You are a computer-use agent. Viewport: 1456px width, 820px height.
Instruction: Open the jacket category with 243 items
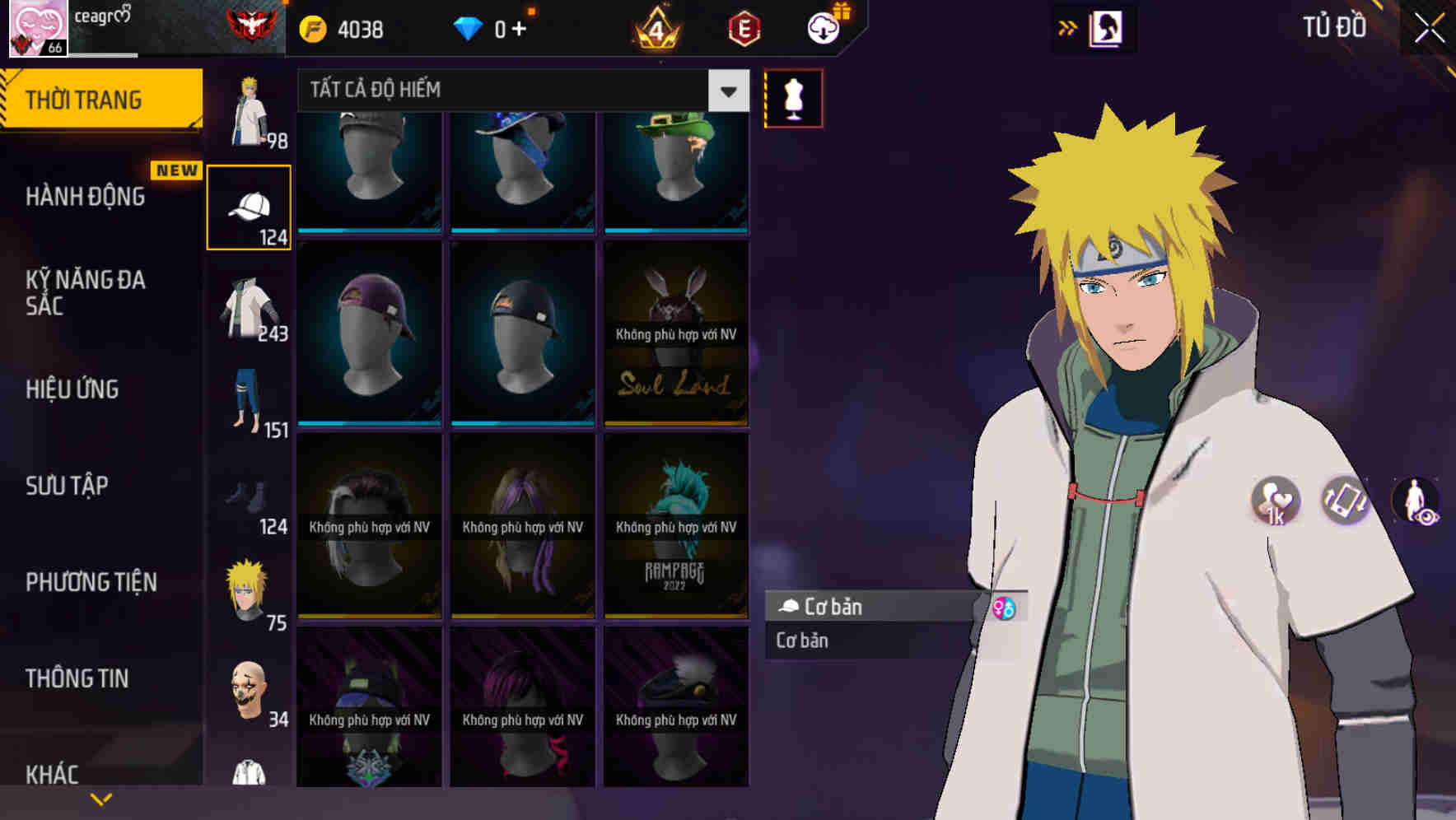coord(249,309)
